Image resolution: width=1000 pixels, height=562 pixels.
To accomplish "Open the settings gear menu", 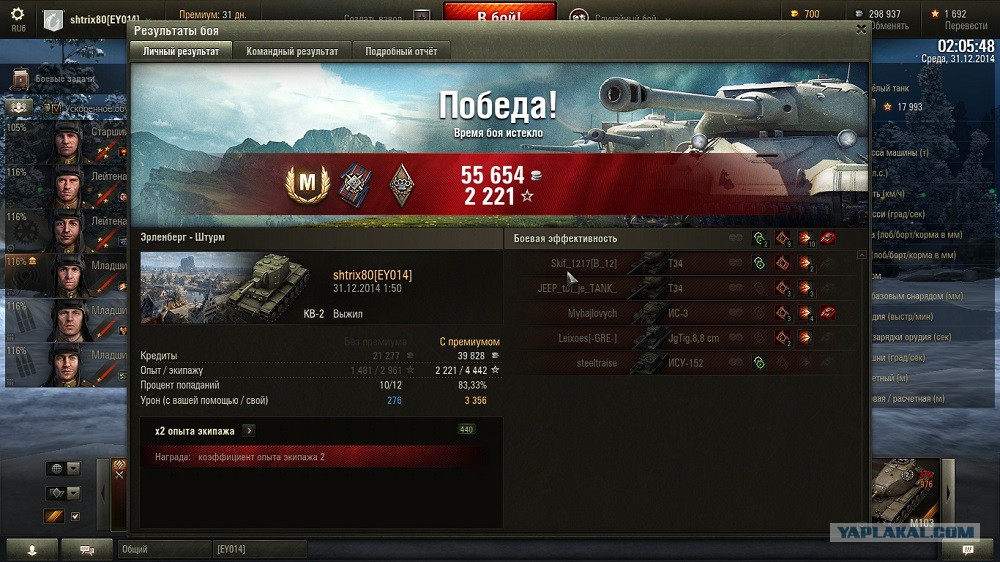I will (x=17, y=14).
